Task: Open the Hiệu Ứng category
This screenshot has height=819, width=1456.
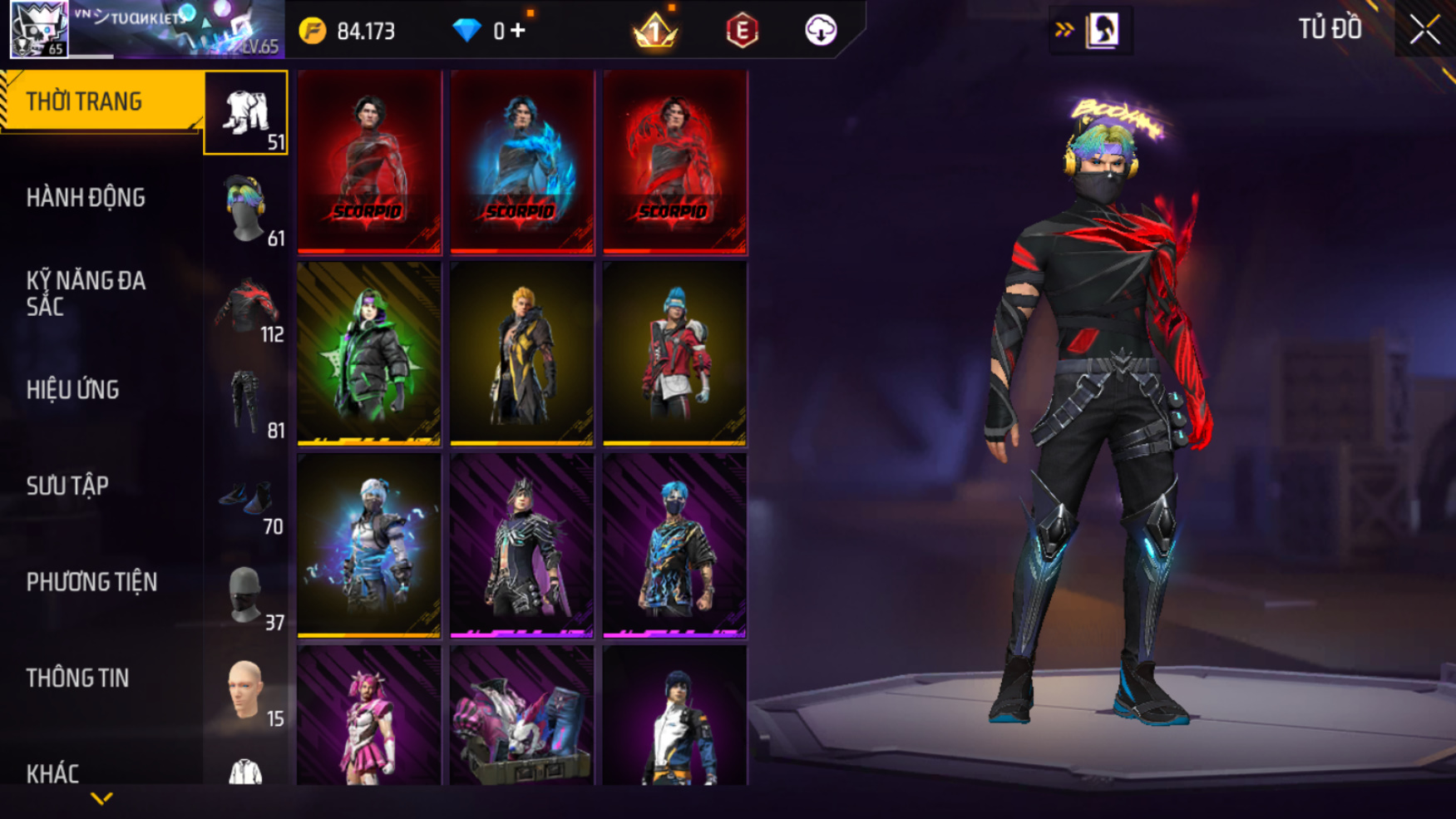Action: (73, 390)
